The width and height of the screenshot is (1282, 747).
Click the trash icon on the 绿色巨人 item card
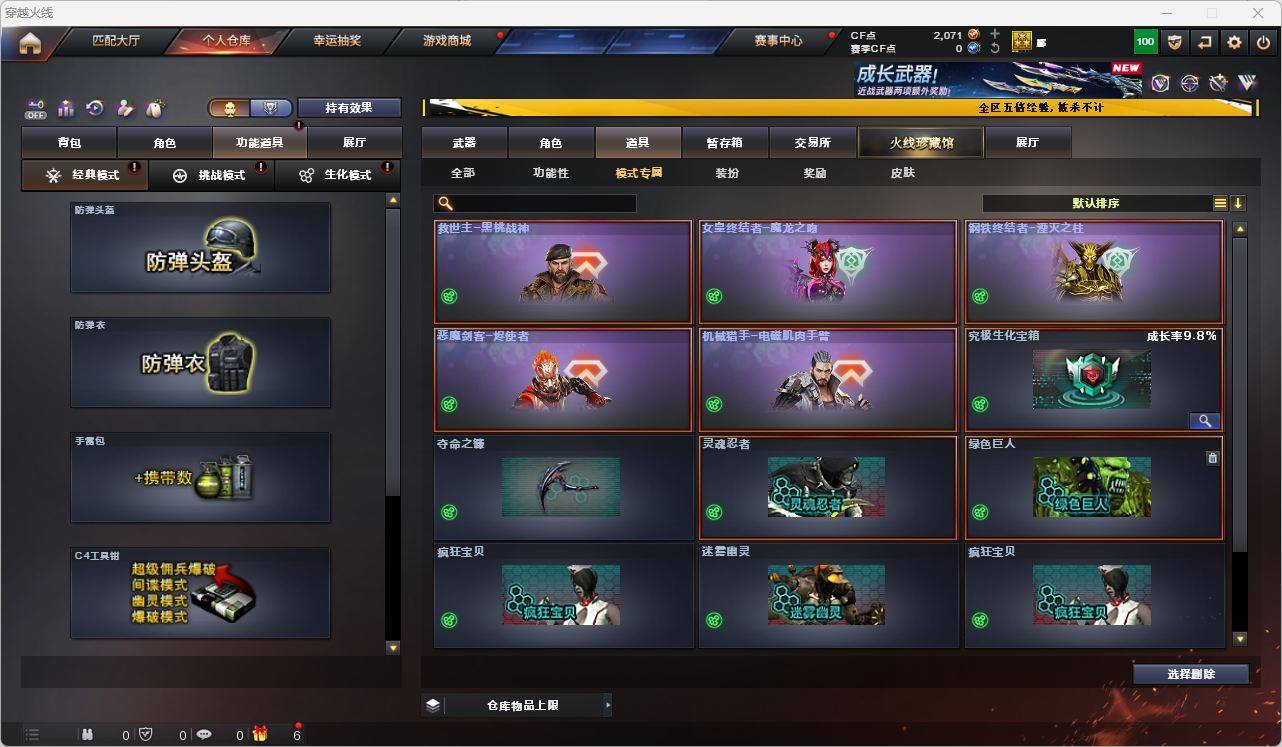coord(1212,457)
